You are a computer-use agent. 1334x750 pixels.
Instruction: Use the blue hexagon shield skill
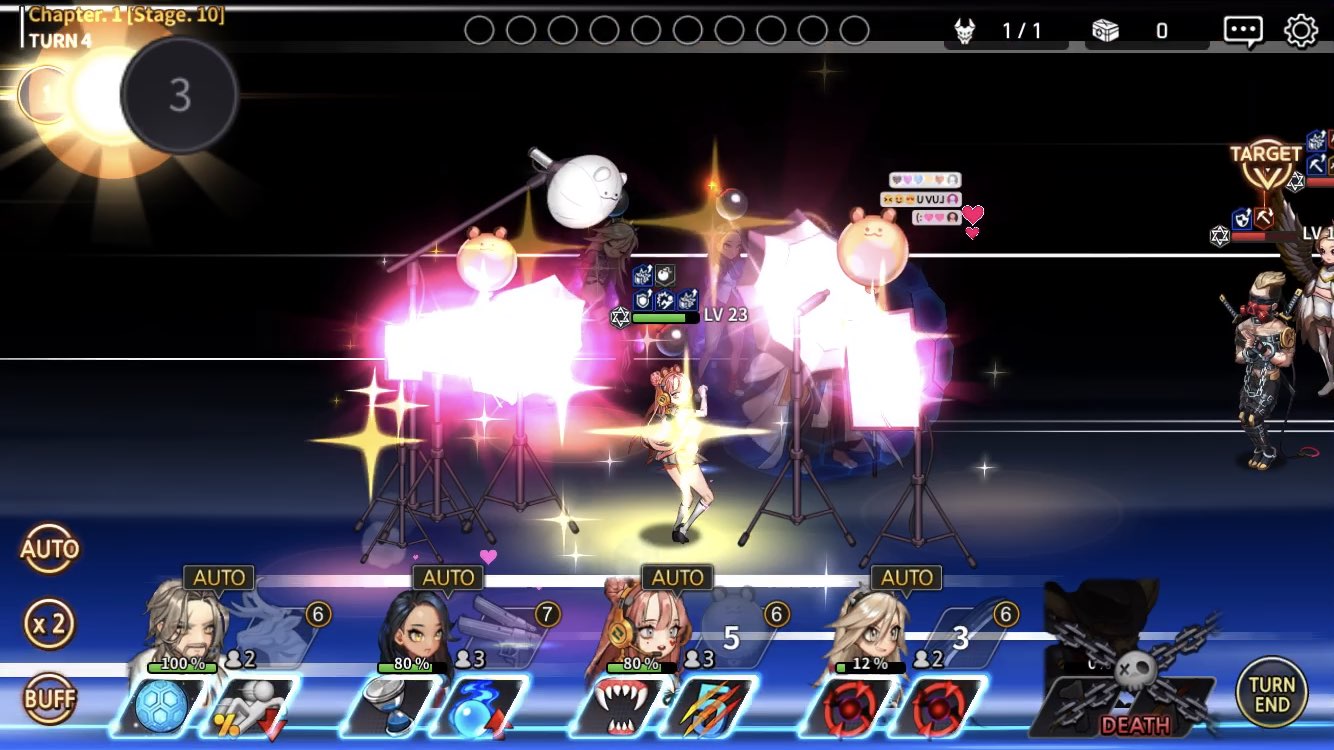coord(161,708)
